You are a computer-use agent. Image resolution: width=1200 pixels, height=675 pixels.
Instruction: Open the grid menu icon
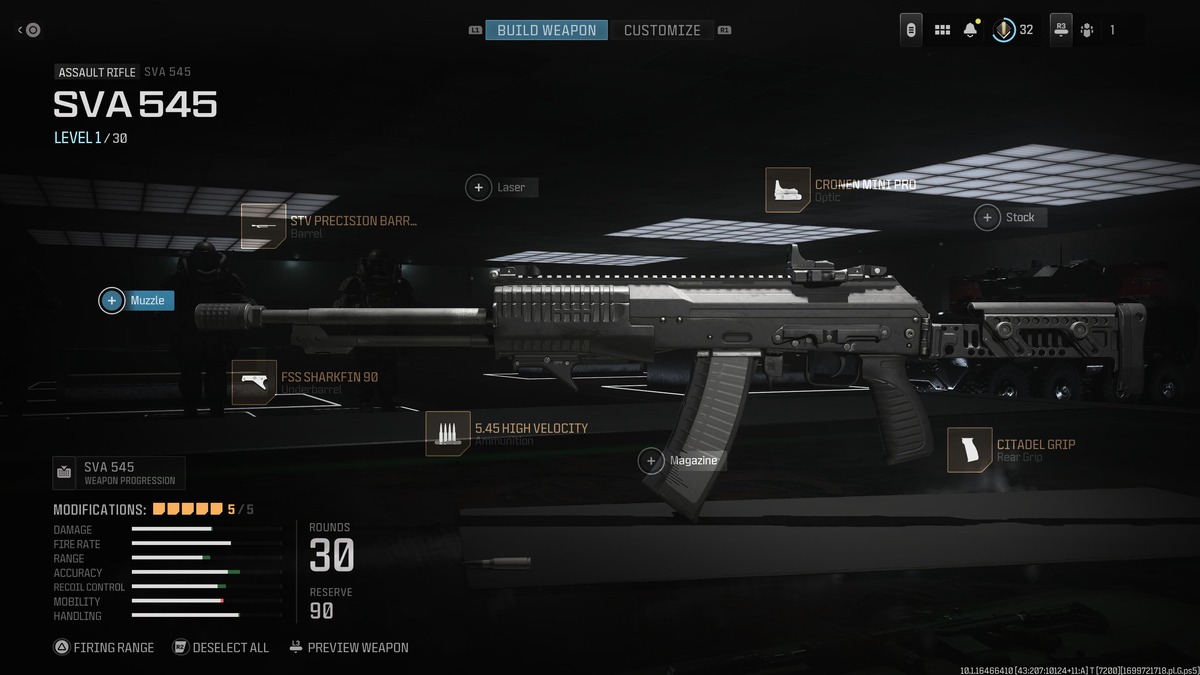tap(942, 30)
